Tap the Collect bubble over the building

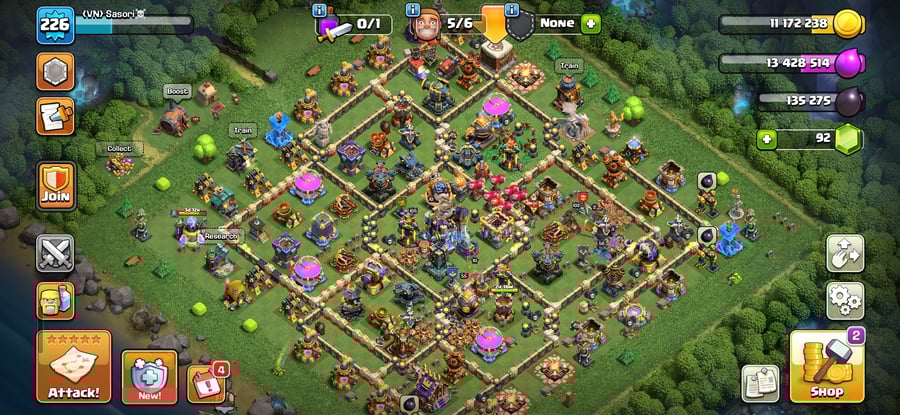pos(120,148)
